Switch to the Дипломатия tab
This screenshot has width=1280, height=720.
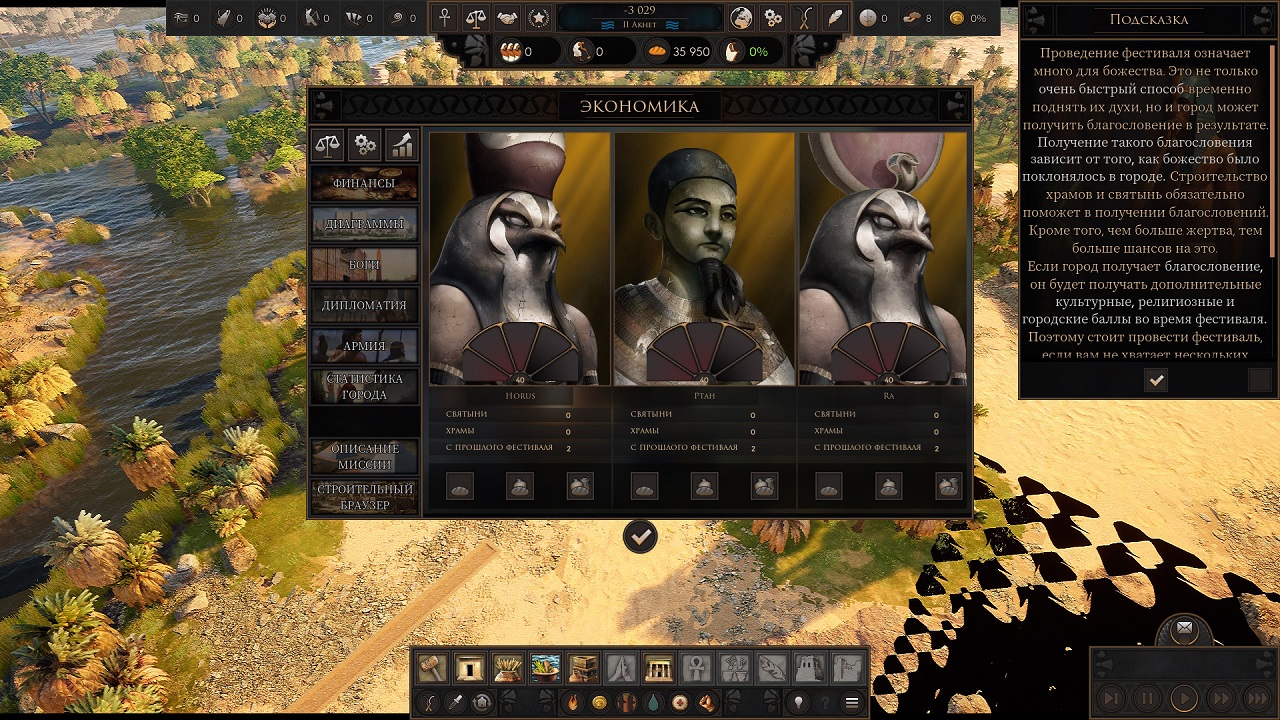click(365, 304)
